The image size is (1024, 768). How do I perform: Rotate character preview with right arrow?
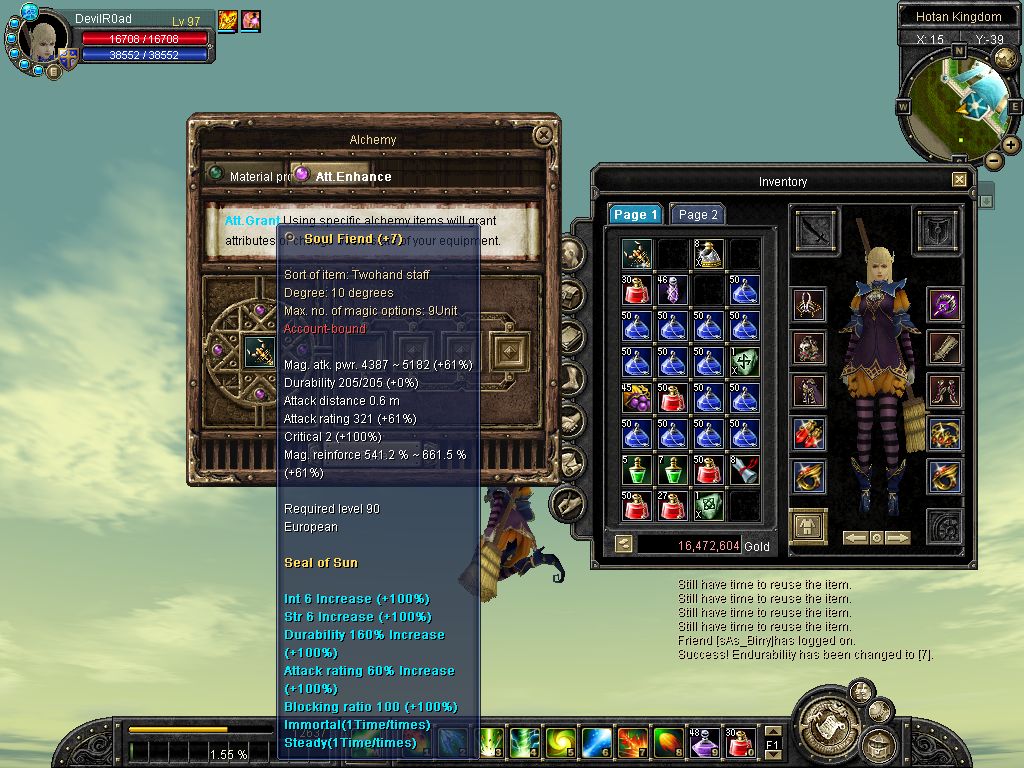[x=898, y=538]
